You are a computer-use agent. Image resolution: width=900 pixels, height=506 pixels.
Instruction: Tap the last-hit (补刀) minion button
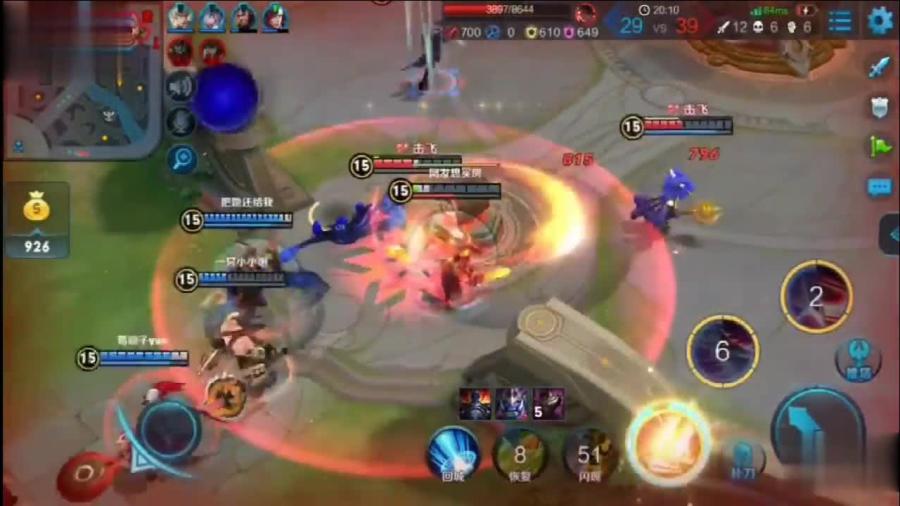click(x=742, y=459)
